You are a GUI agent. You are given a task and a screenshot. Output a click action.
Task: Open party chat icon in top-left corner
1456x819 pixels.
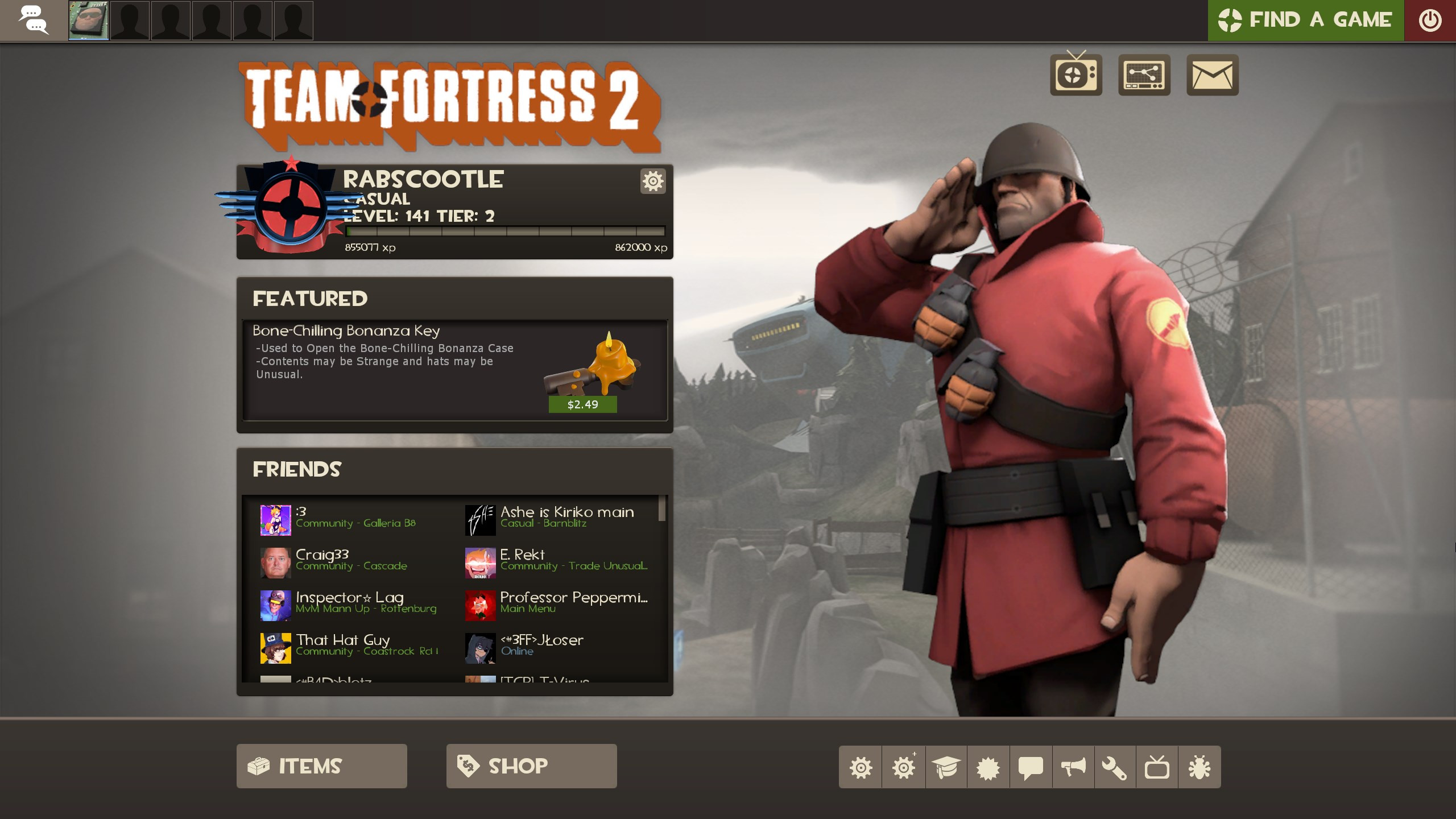coord(34,20)
